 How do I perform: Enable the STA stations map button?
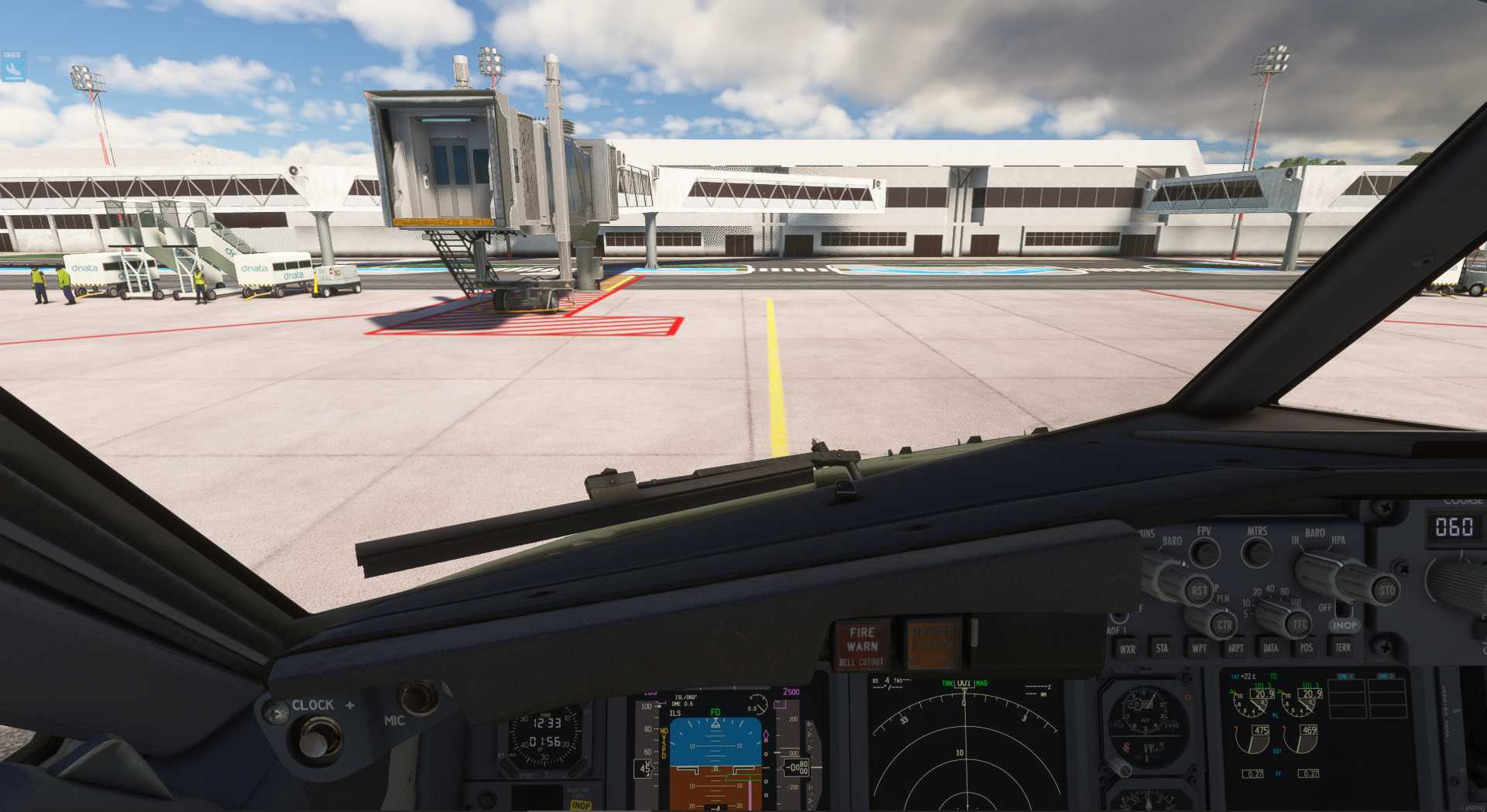click(x=1162, y=649)
